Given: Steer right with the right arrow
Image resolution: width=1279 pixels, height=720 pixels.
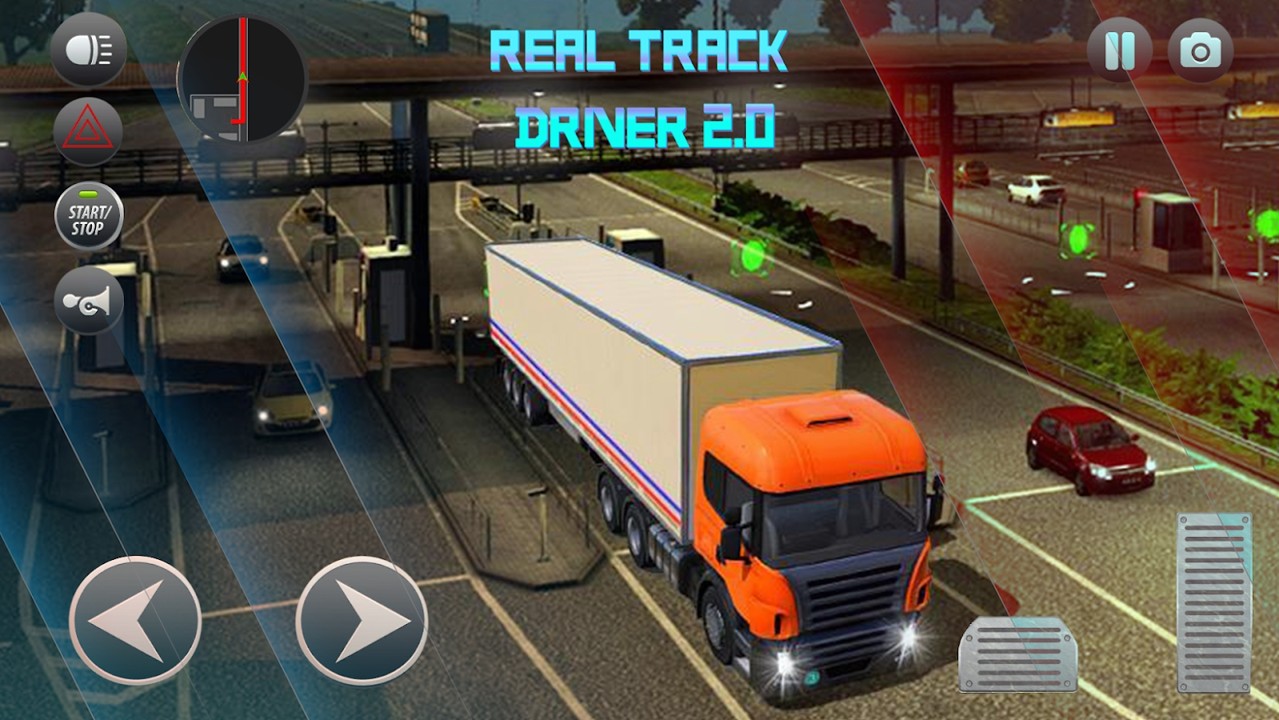Looking at the screenshot, I should [x=362, y=620].
